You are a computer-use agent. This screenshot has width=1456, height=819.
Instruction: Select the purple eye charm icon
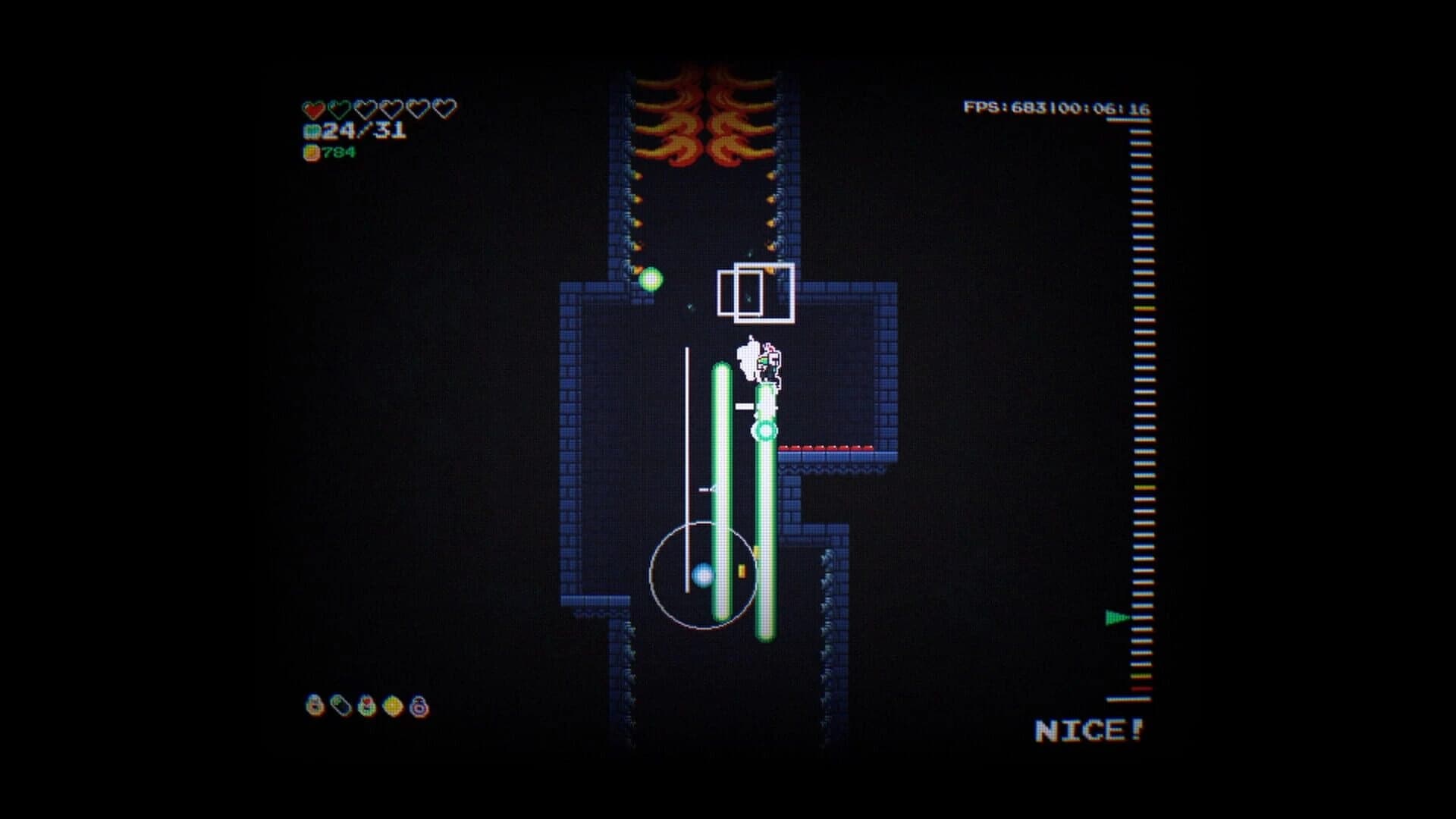(x=419, y=705)
